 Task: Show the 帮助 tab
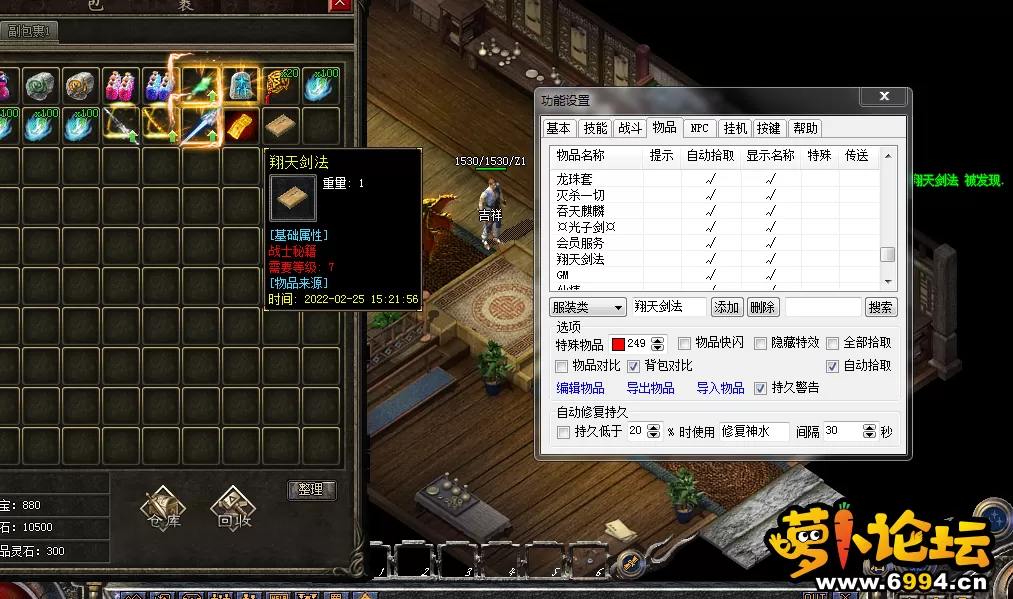click(x=805, y=128)
